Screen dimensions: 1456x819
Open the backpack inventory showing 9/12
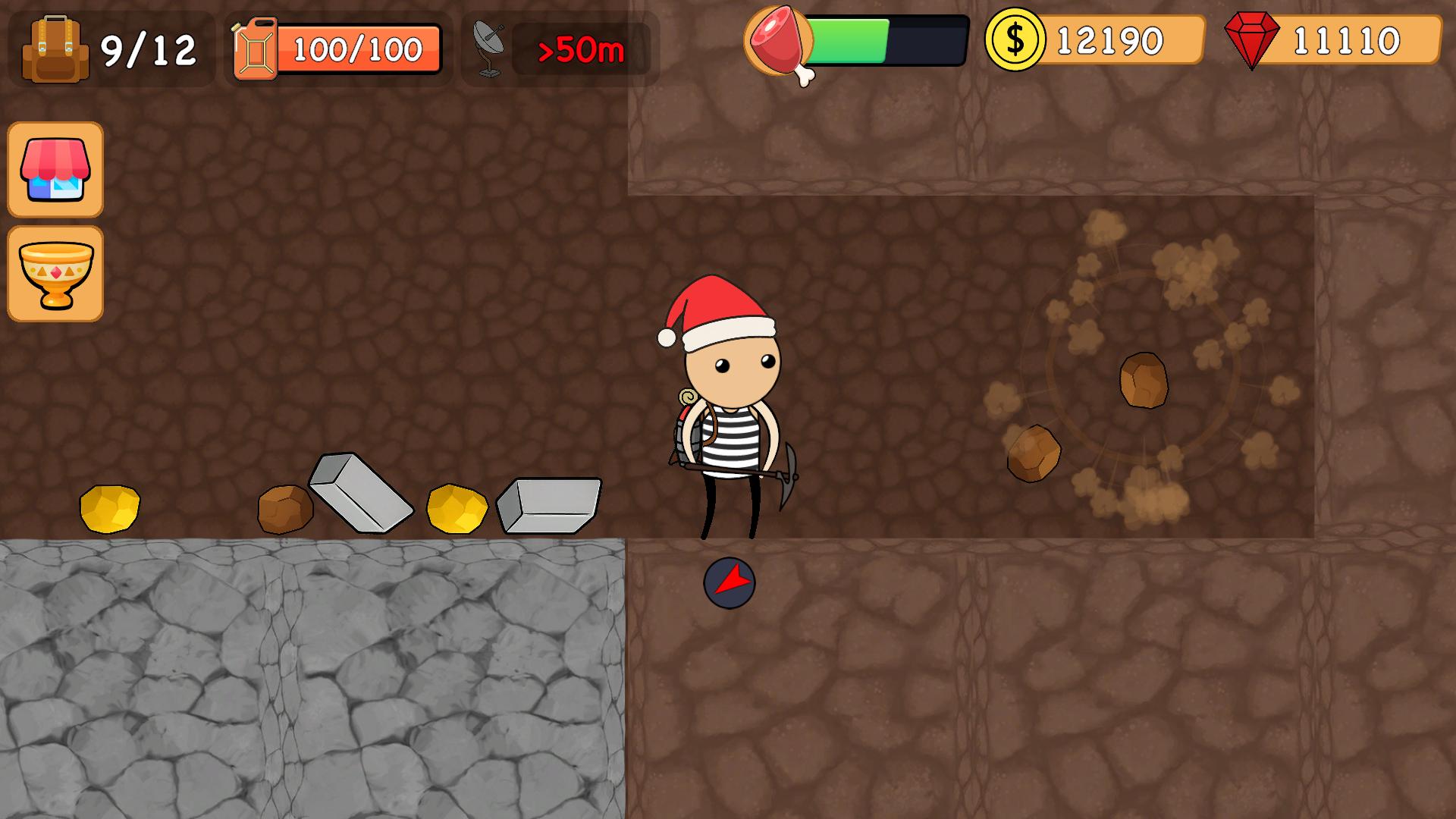point(53,47)
